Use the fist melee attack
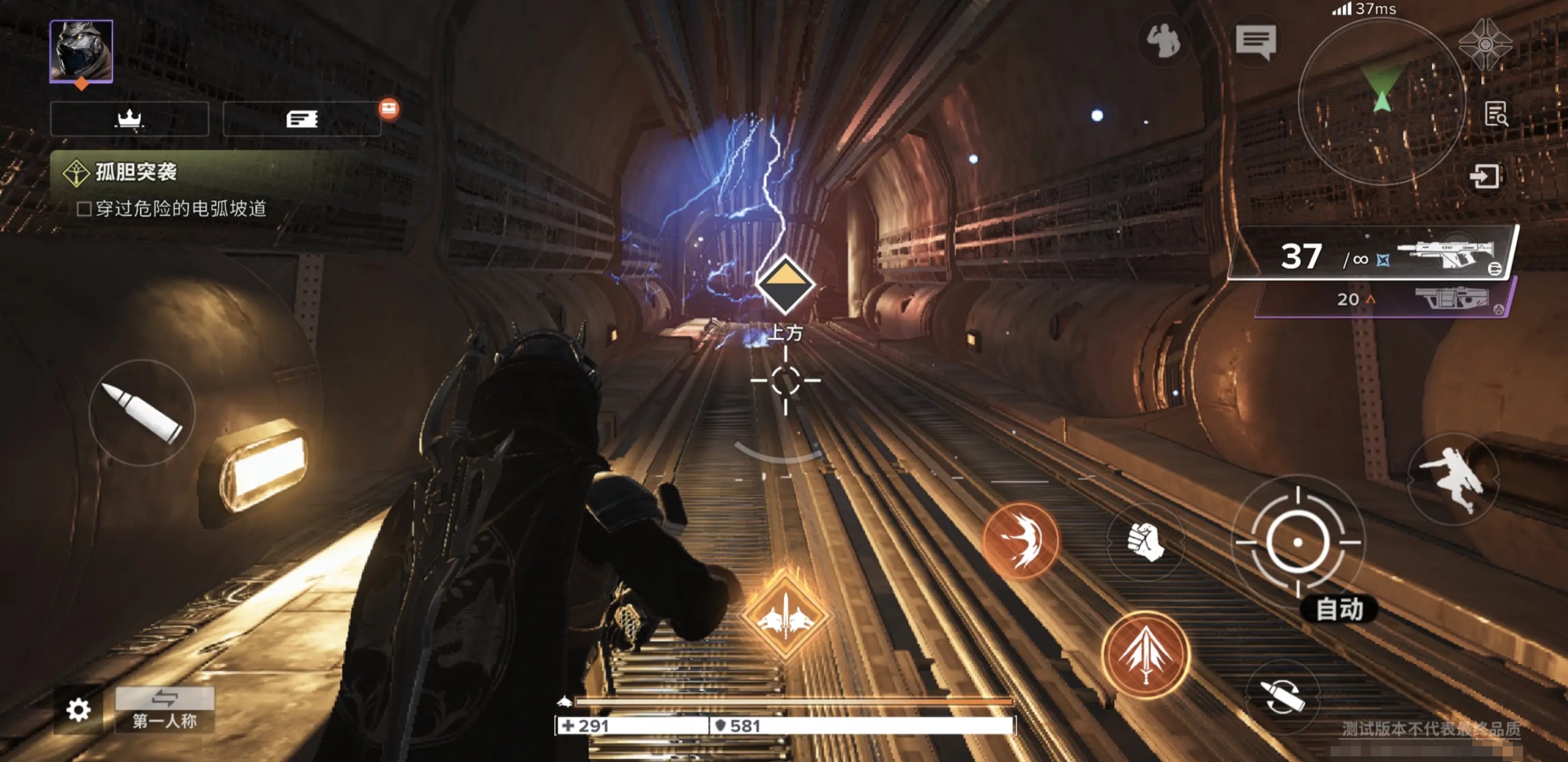This screenshot has width=1568, height=762. pos(1145,541)
